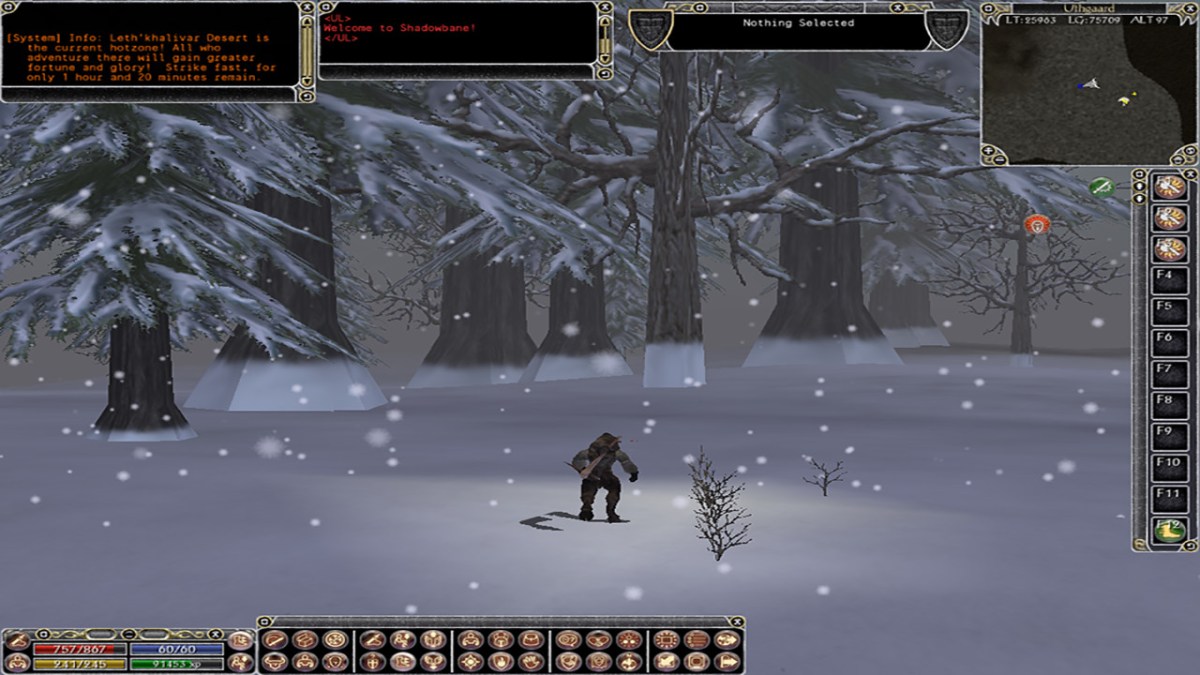Viewport: 1200px width, 675px height.
Task: Activate the F2 hotkey ability
Action: pyautogui.click(x=1168, y=218)
